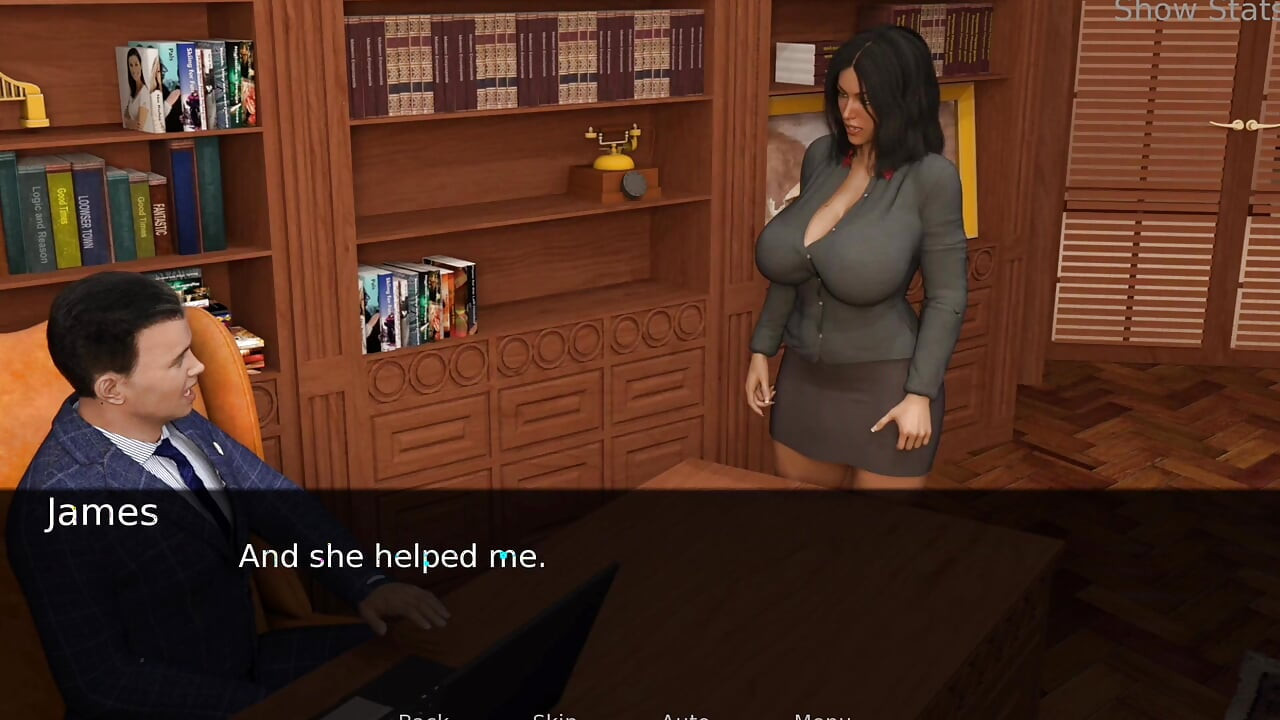Click the dialogue text to advance

[x=390, y=557]
